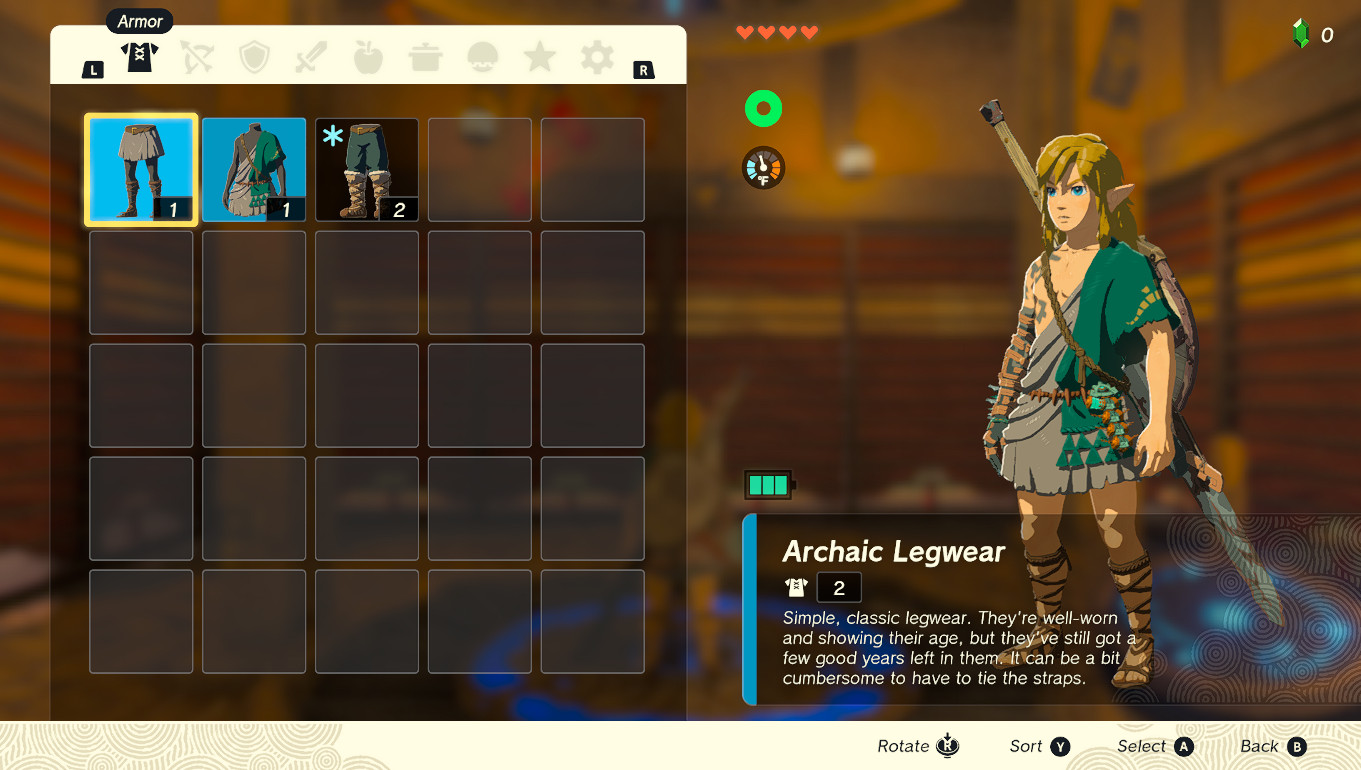Equip the Archaic Tunic armor piece
1361x770 pixels.
click(253, 169)
